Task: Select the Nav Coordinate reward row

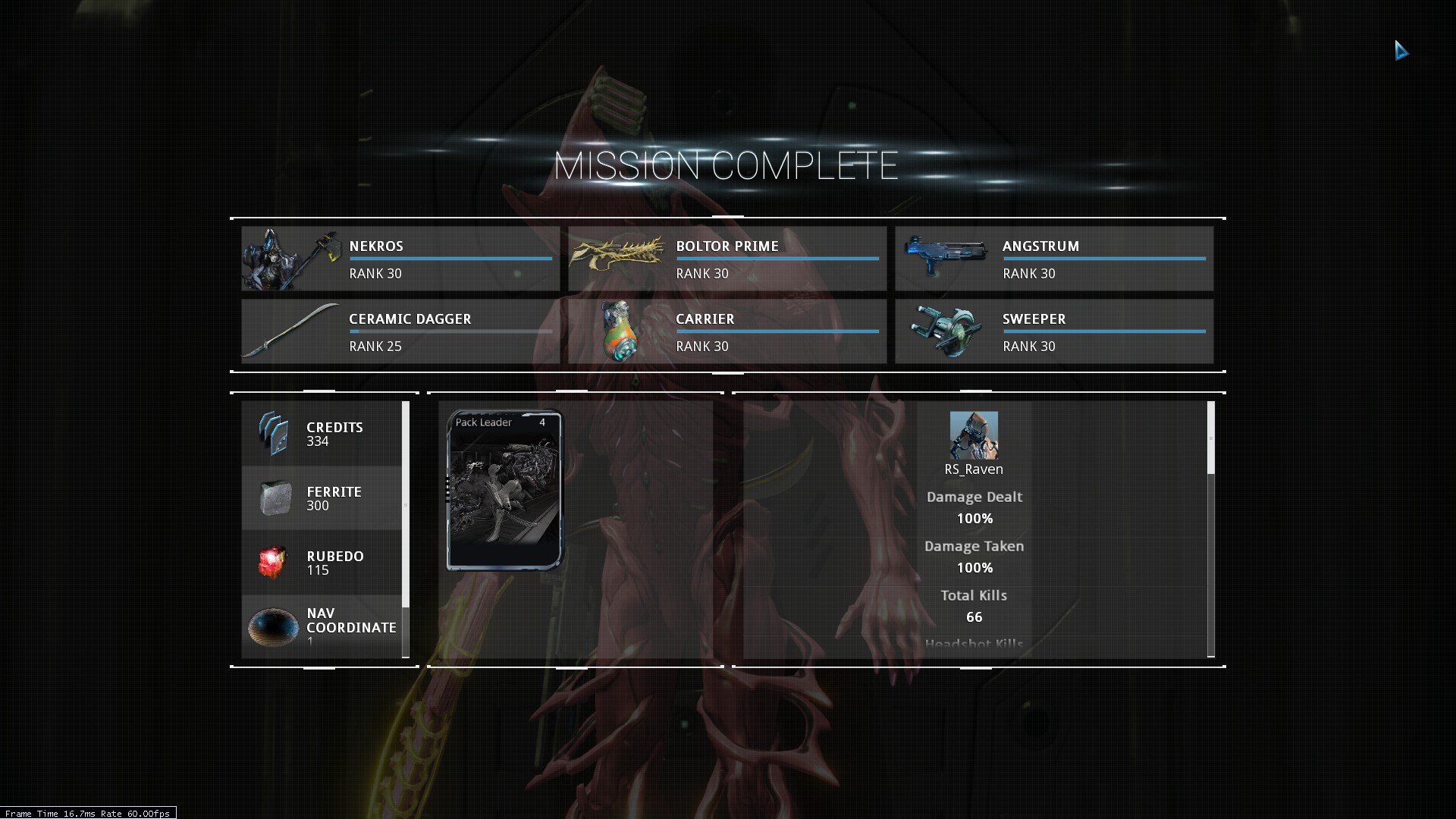Action: coord(322,626)
